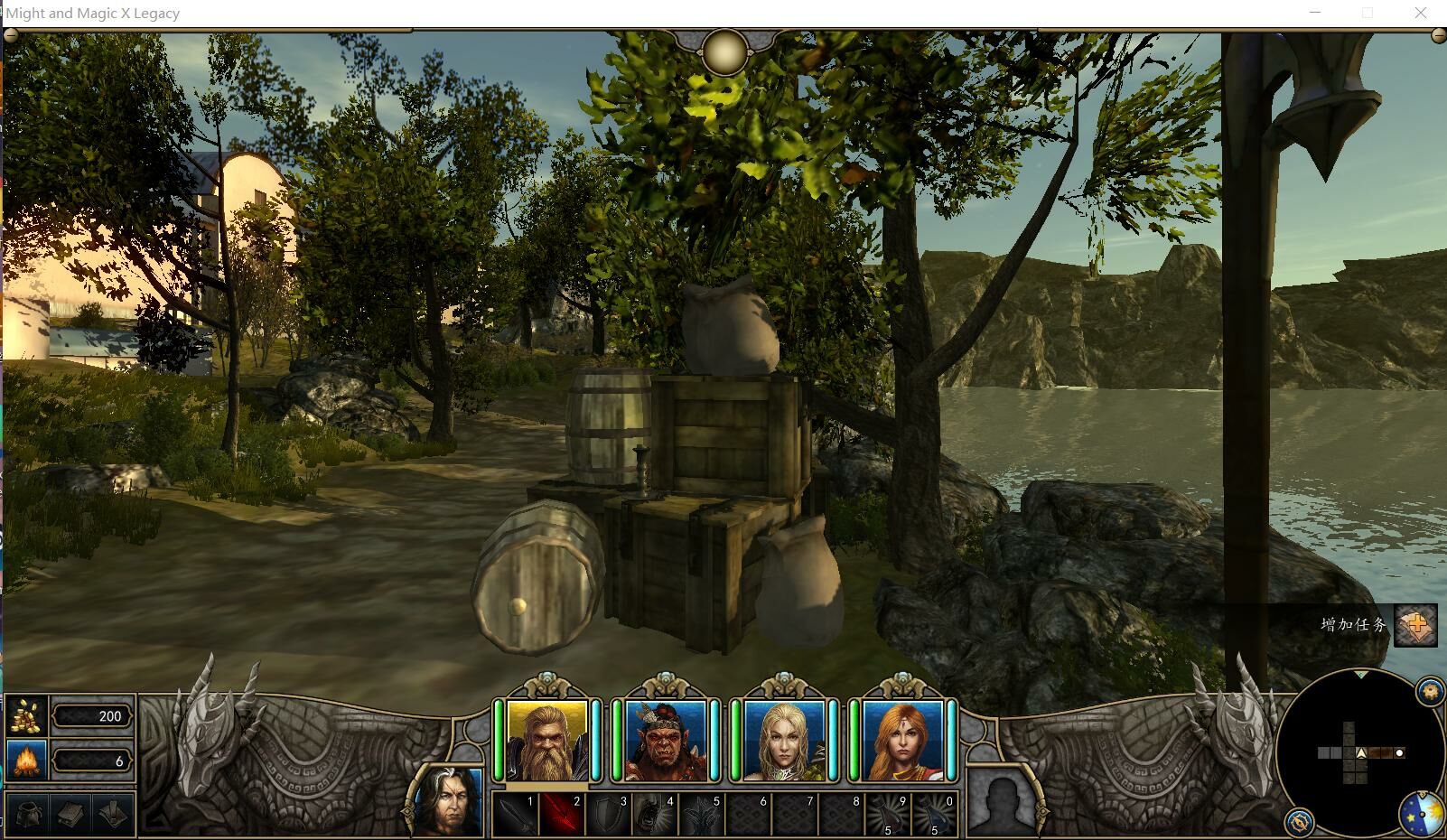Open the spellbook
This screenshot has width=1447, height=840.
[x=71, y=814]
